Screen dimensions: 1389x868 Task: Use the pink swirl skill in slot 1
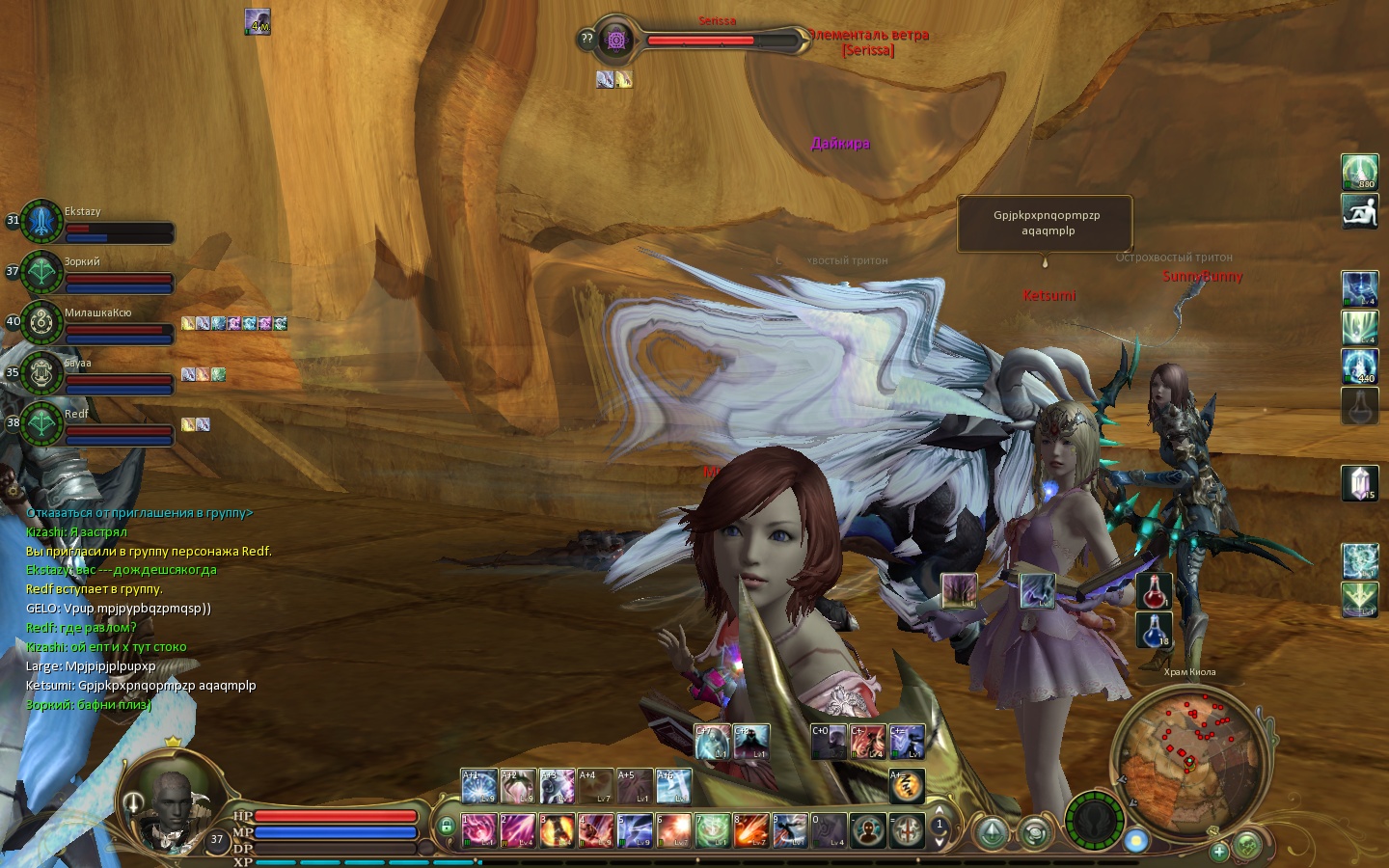pyautogui.click(x=478, y=829)
